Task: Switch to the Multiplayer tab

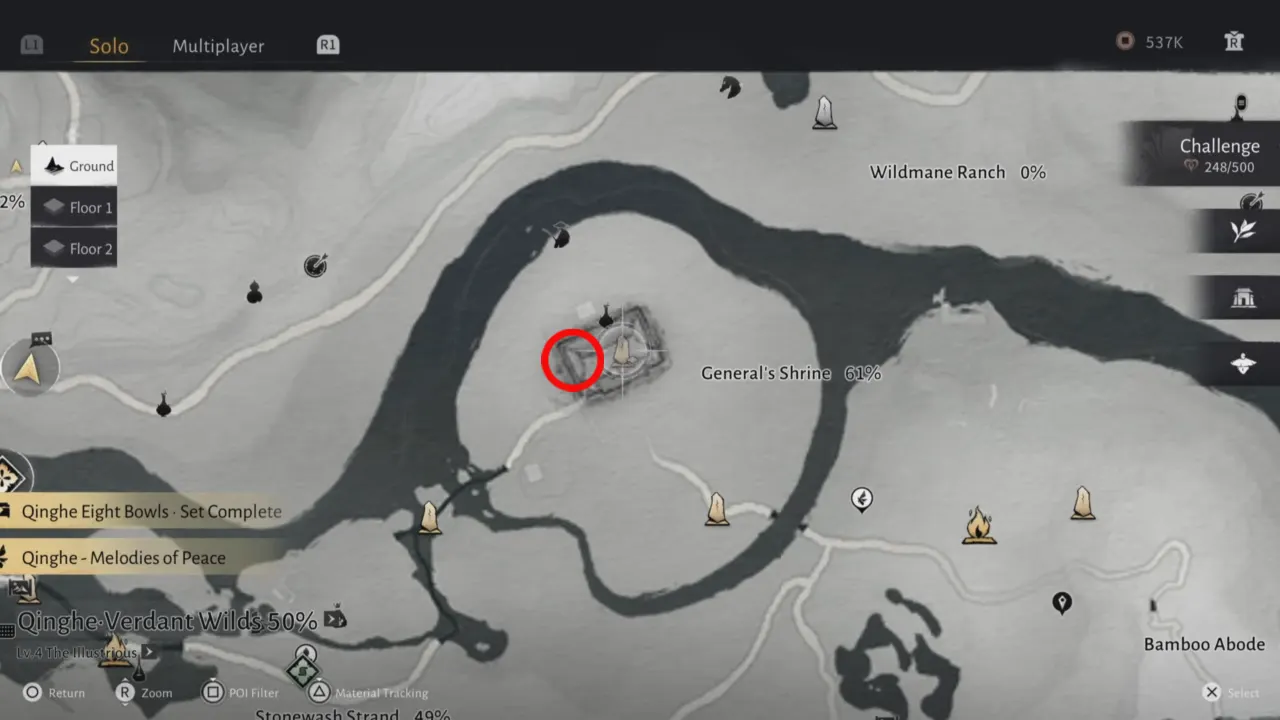Action: (x=218, y=46)
